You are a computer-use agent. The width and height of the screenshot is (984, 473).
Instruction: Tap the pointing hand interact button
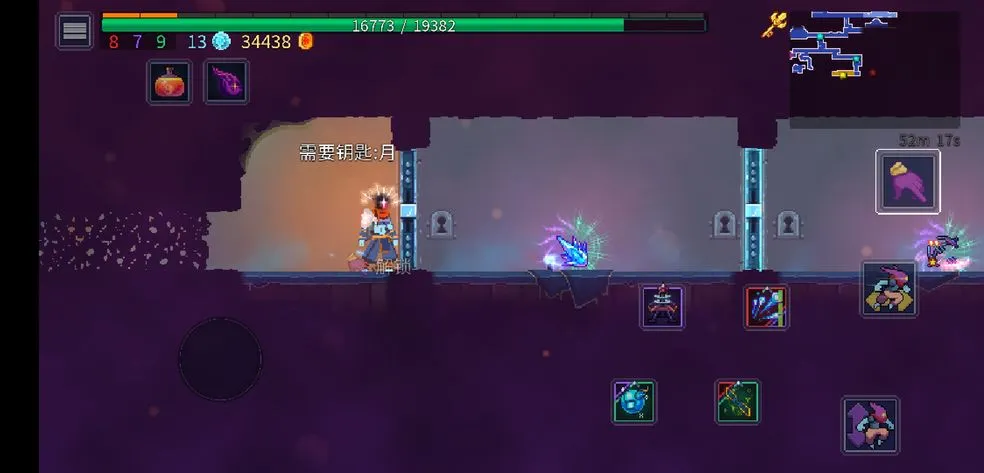click(907, 181)
